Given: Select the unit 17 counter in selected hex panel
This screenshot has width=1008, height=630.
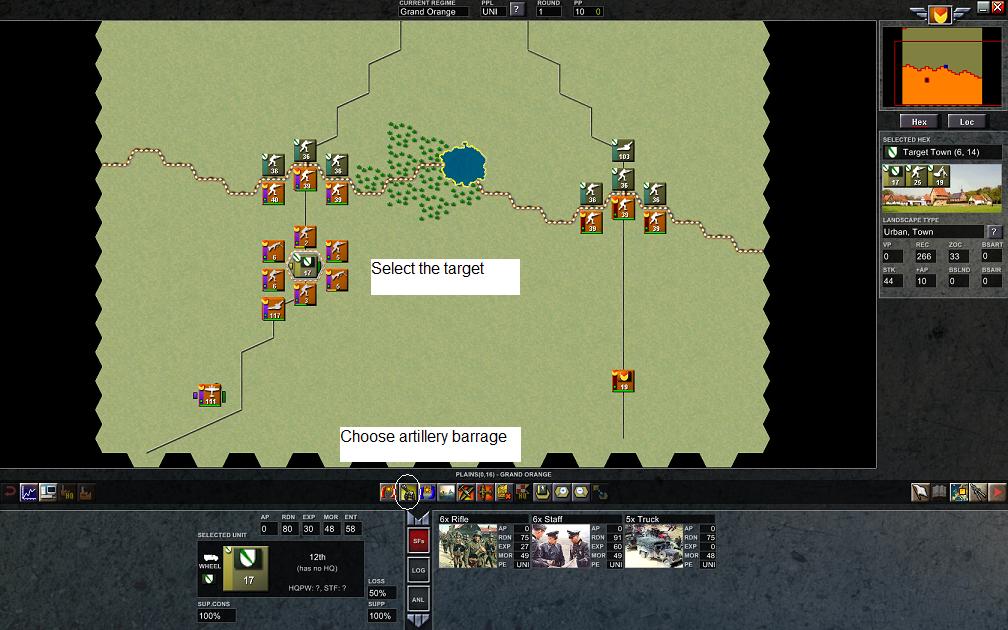Looking at the screenshot, I should 893,177.
